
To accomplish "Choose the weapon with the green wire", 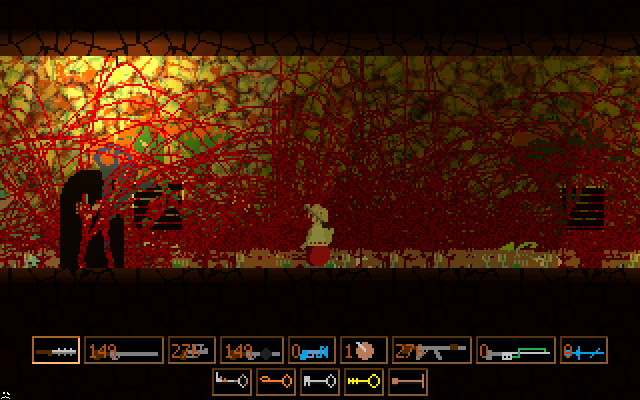I will coord(515,350).
